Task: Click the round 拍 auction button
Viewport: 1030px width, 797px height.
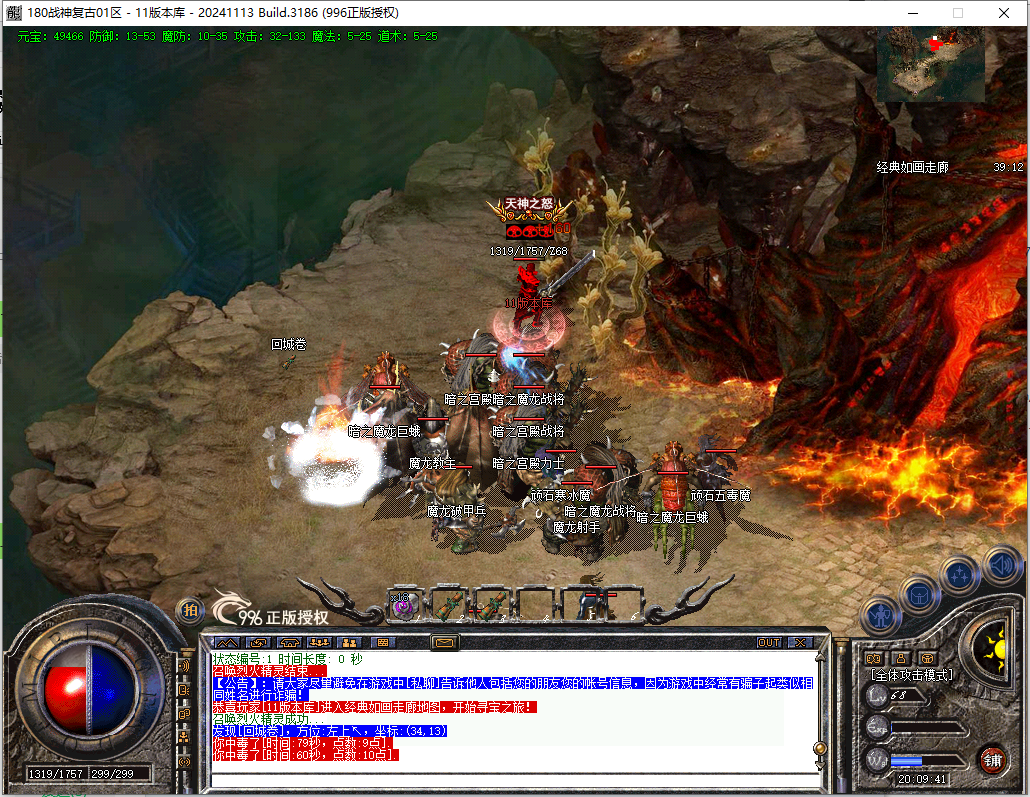Action: coord(188,609)
